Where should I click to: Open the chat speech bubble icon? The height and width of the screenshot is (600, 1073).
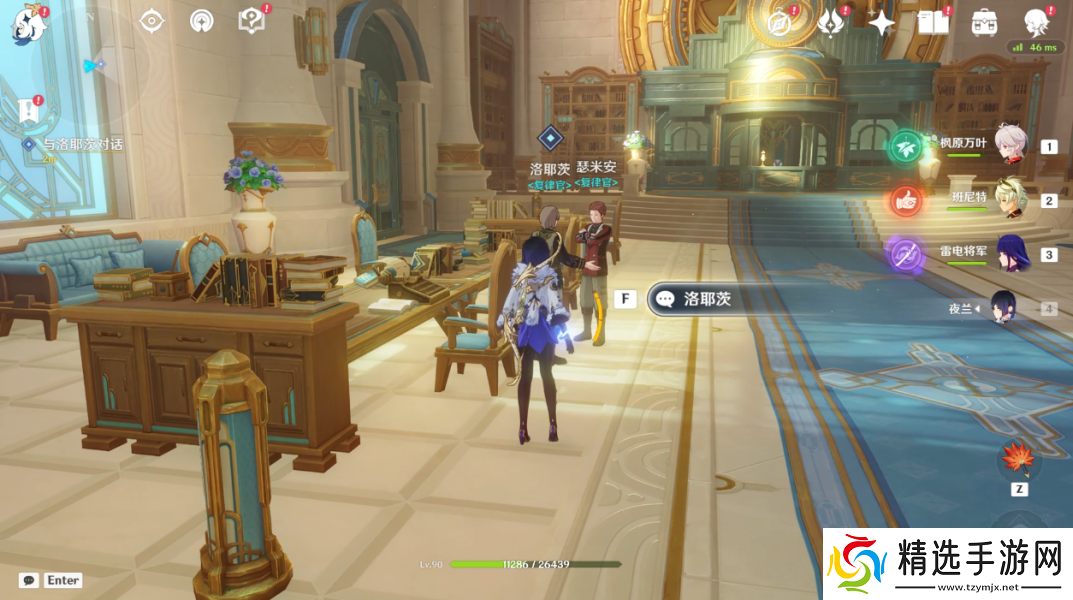pos(29,580)
